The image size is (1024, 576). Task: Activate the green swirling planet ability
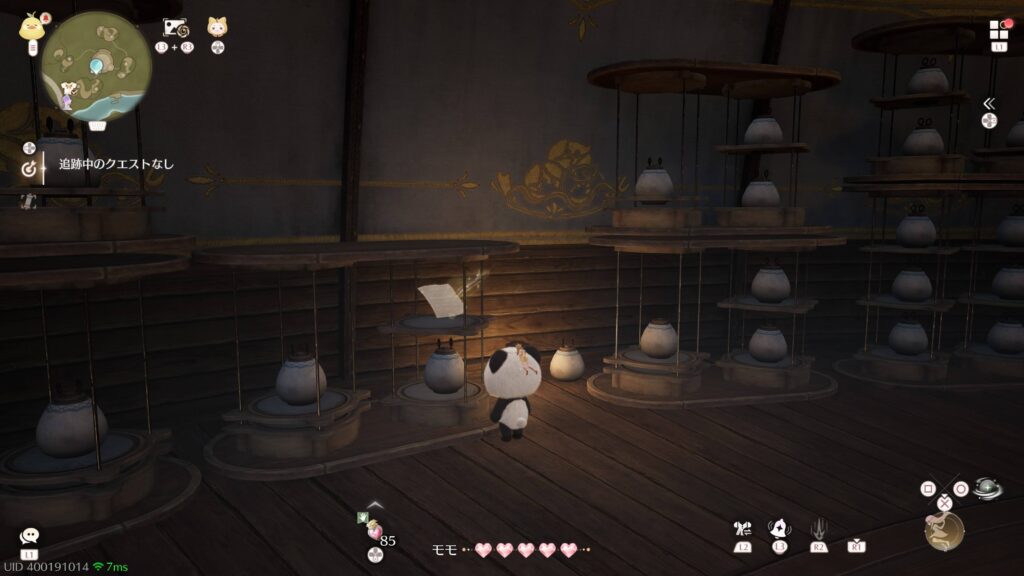987,489
